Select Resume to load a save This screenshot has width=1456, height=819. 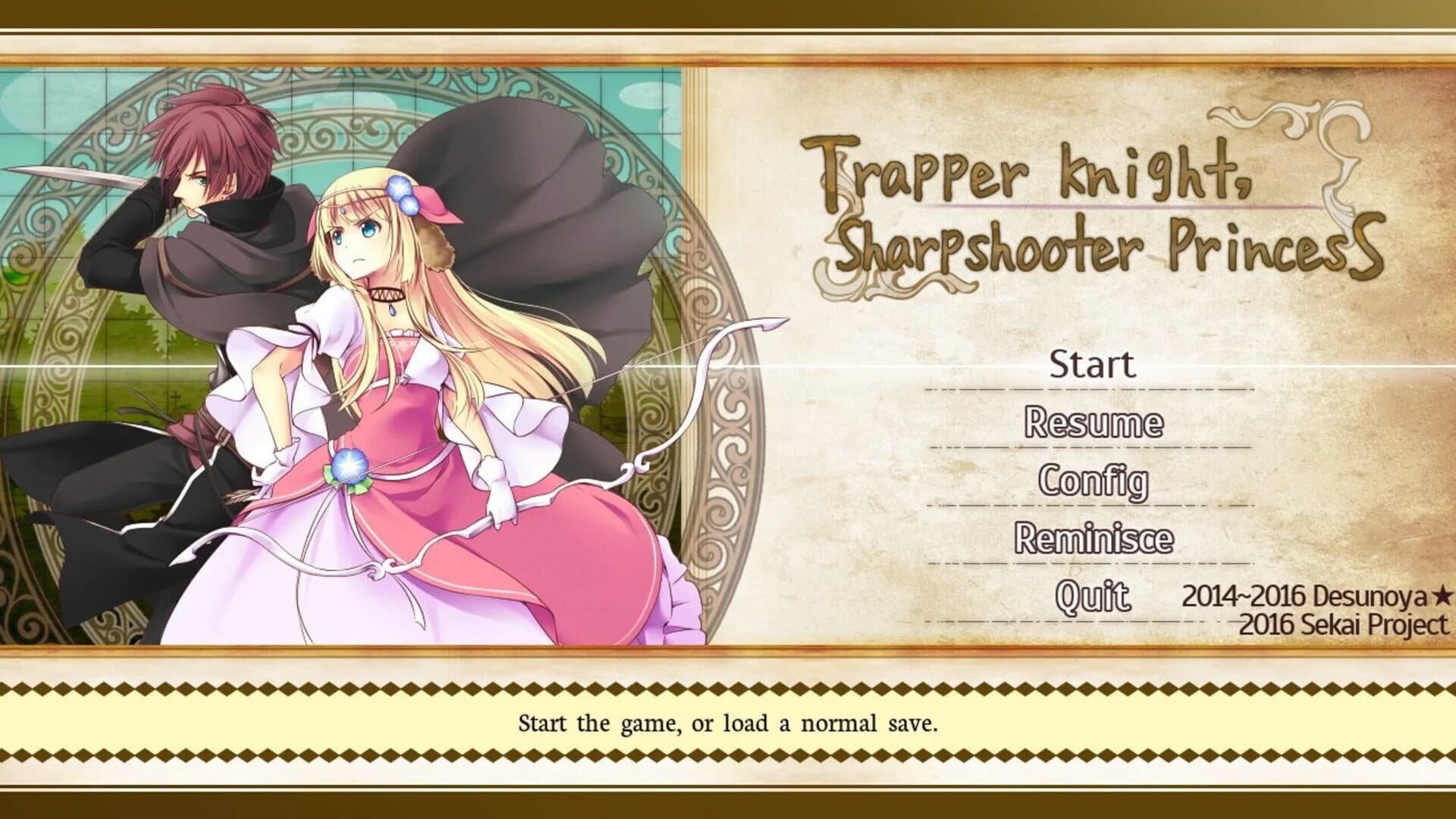(1094, 422)
